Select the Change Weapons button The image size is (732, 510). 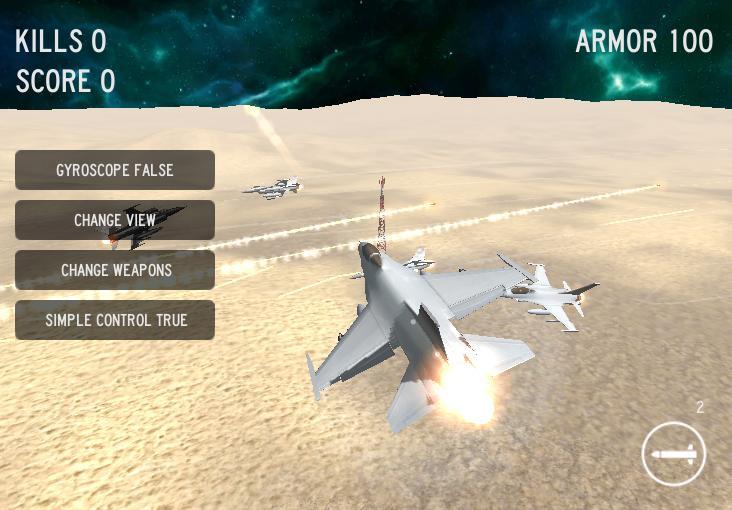[115, 270]
